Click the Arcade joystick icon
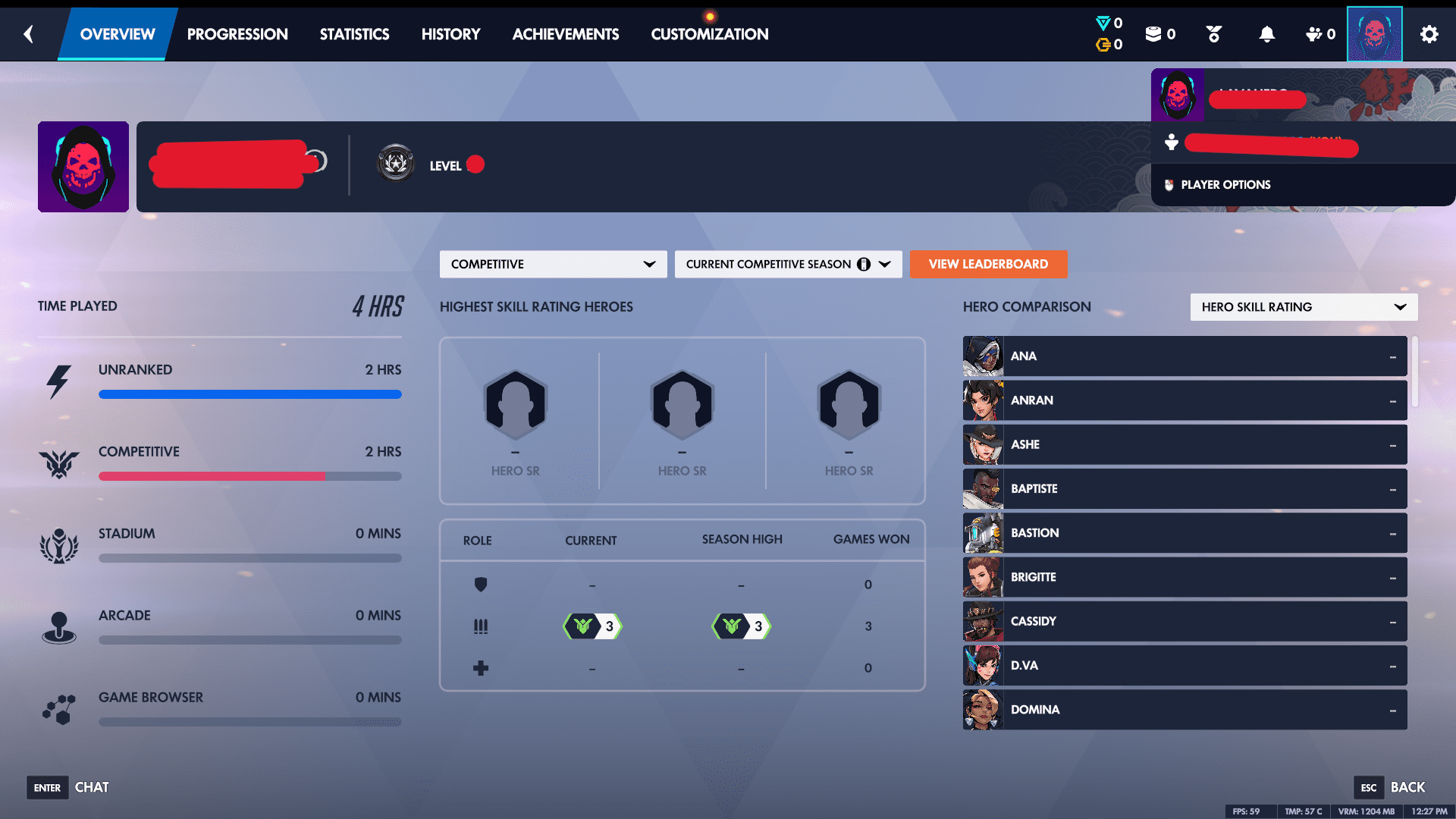Screen dimensions: 1456x819 coord(61,627)
